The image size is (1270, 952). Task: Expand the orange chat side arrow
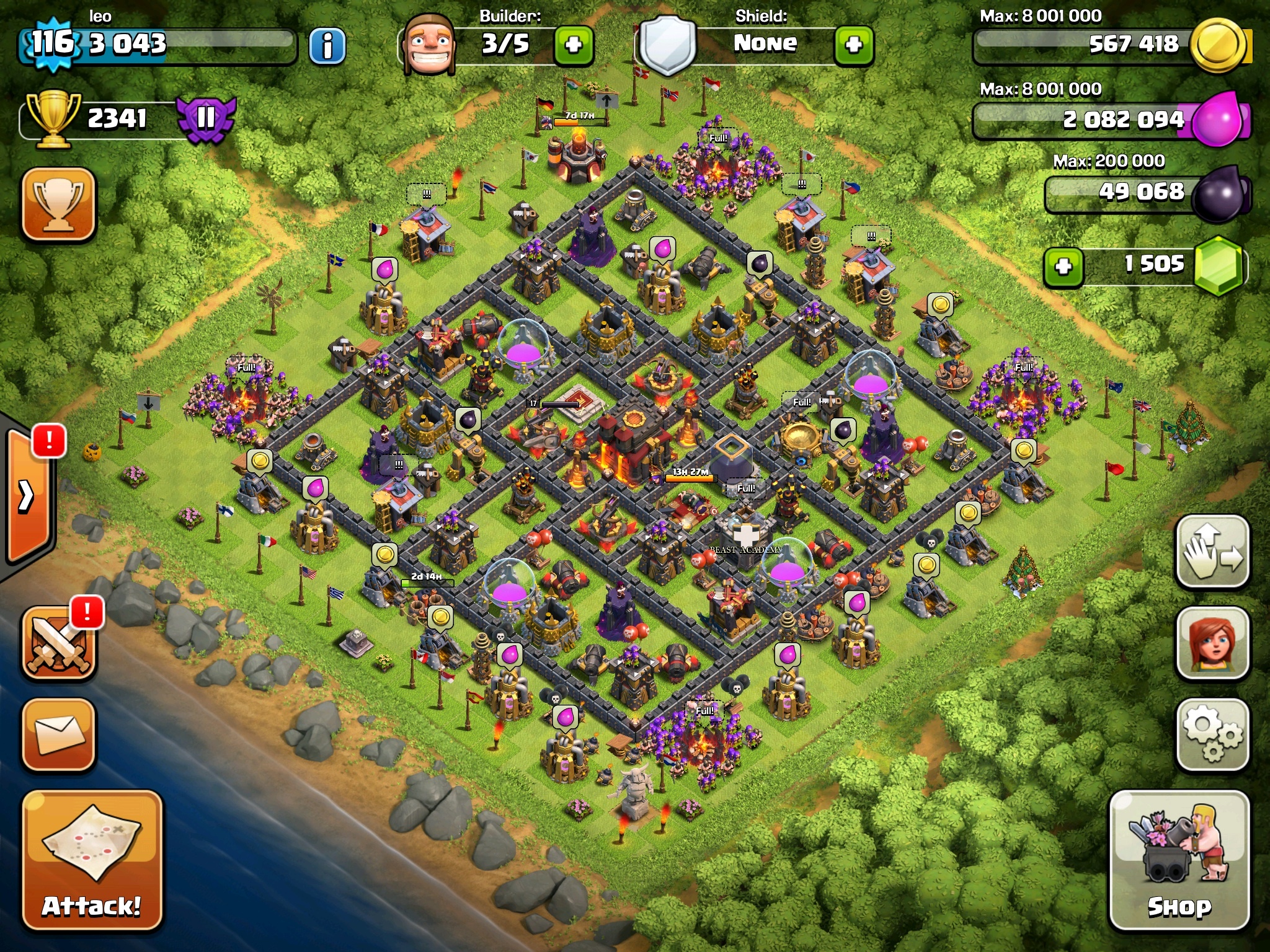(x=28, y=496)
